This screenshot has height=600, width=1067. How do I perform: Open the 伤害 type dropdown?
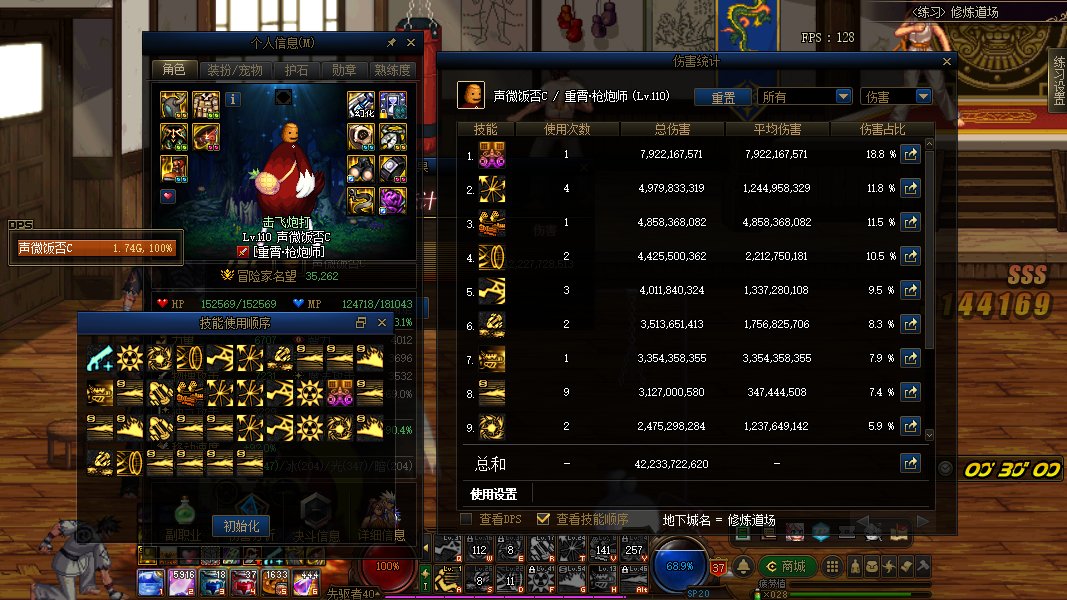pyautogui.click(x=895, y=97)
